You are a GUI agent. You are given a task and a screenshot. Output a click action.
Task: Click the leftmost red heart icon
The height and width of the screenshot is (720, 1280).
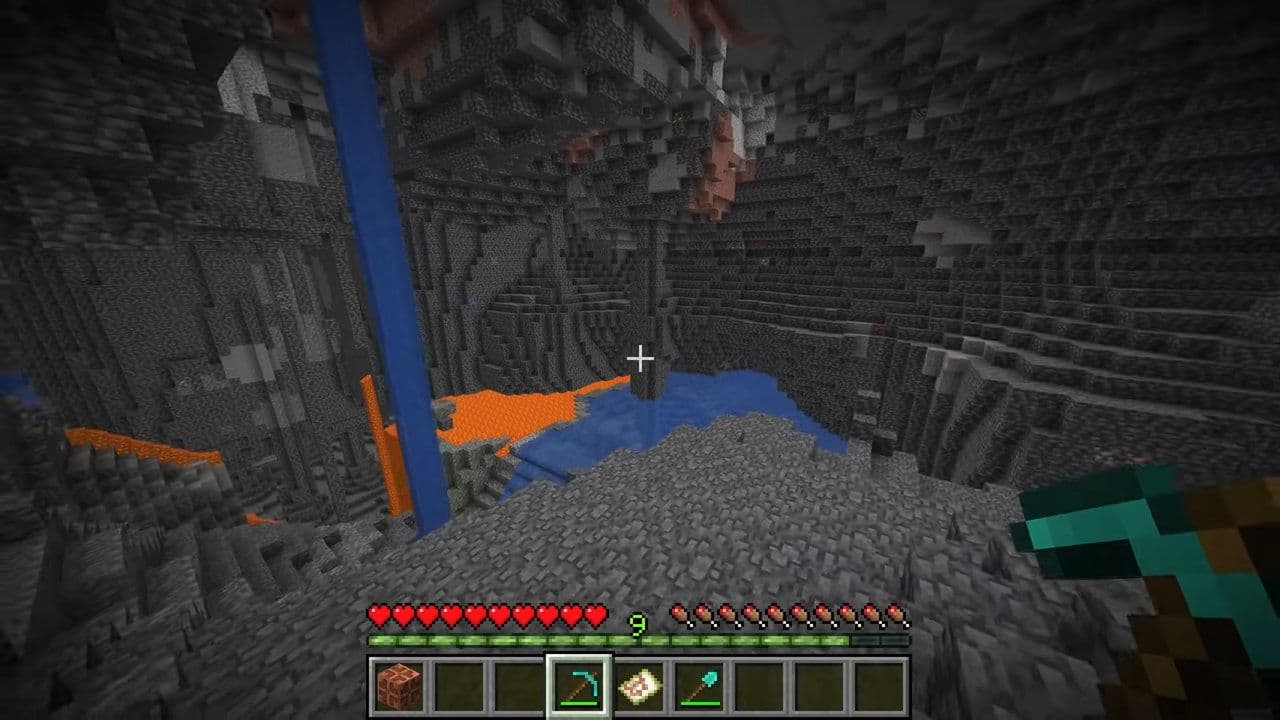click(x=378, y=613)
